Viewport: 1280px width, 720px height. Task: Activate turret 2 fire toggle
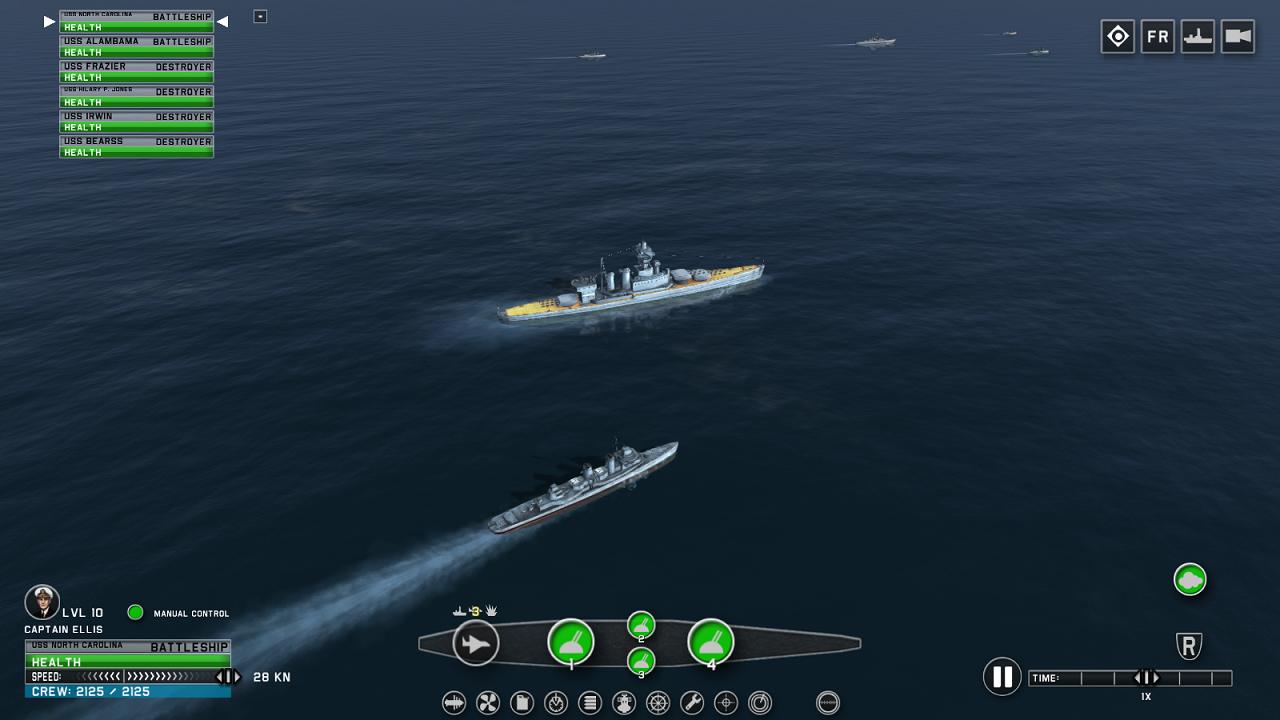coord(640,624)
